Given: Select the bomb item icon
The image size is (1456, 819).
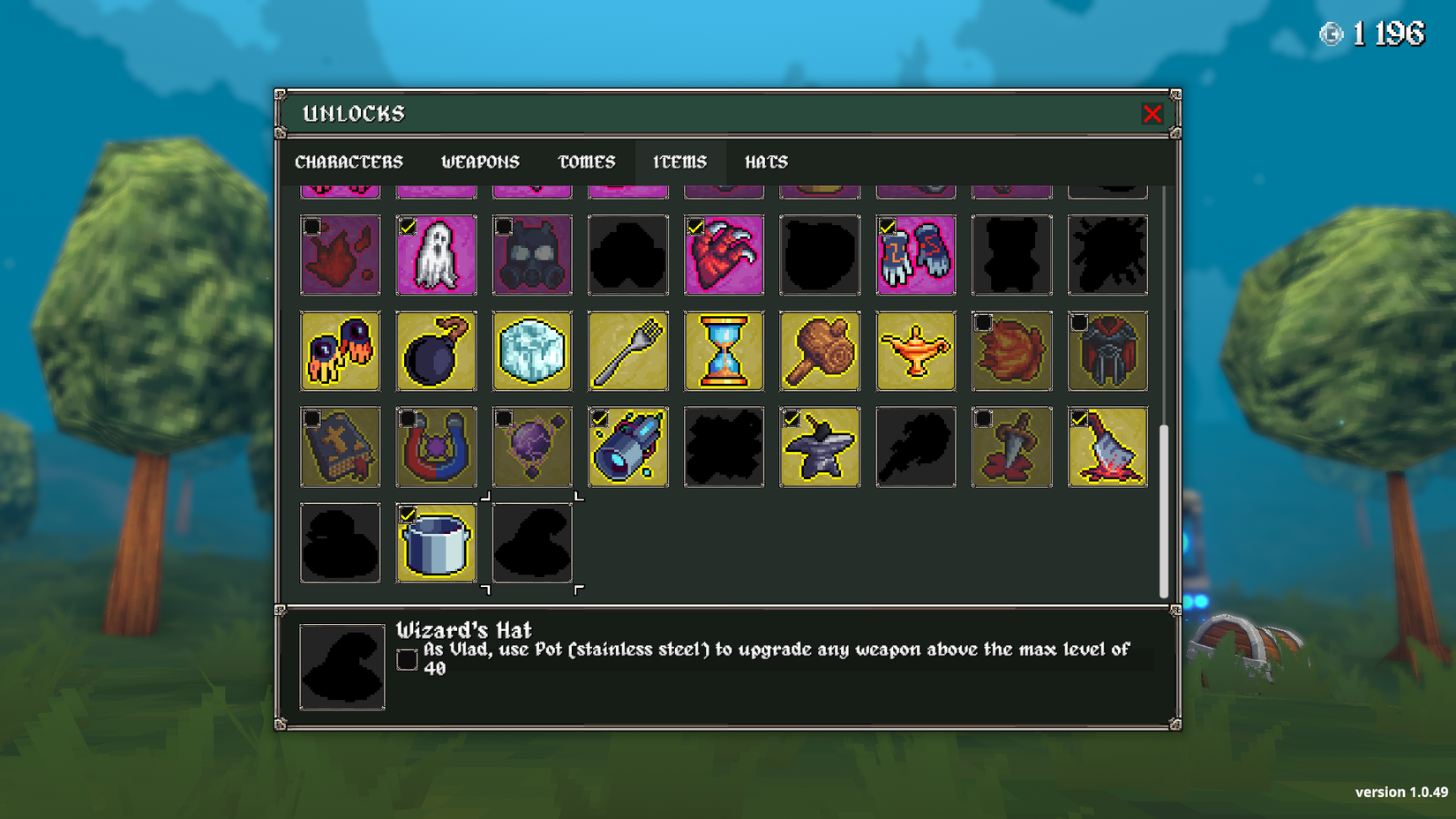Looking at the screenshot, I should [x=436, y=350].
